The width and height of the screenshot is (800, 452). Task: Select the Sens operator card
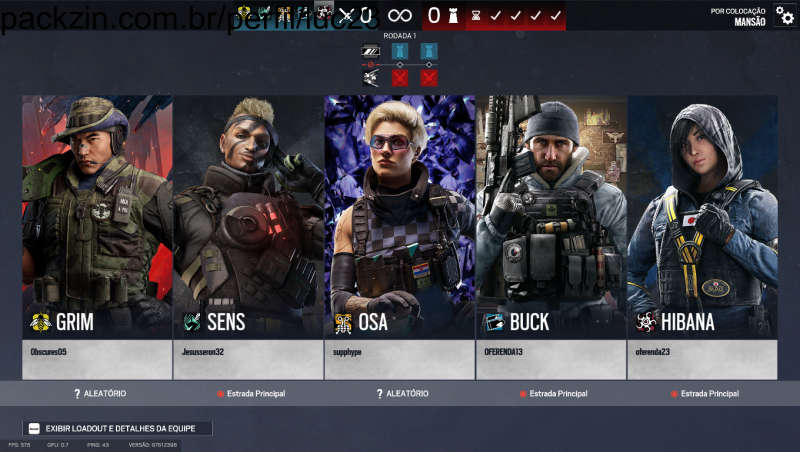pyautogui.click(x=248, y=215)
